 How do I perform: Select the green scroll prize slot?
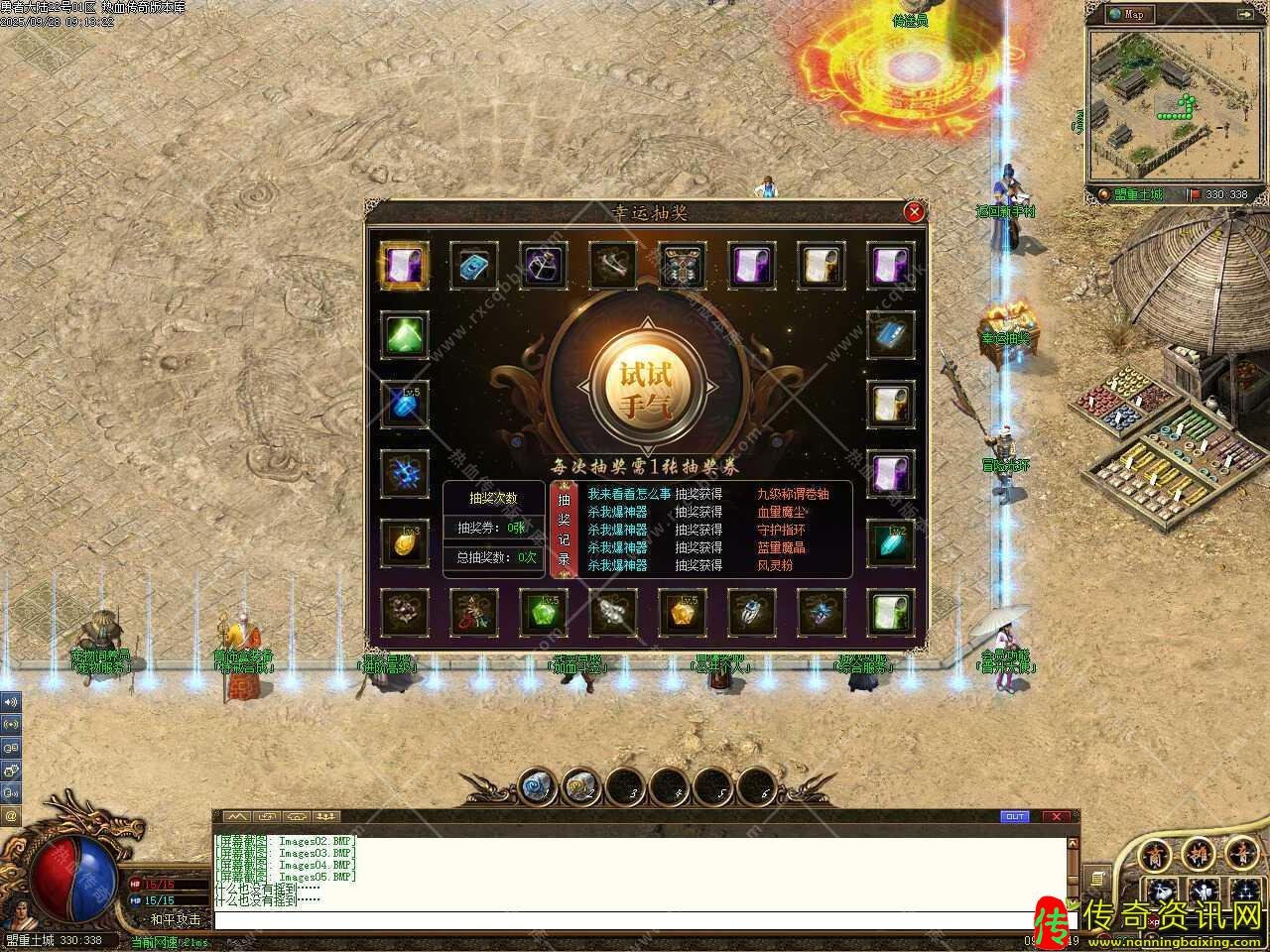890,612
